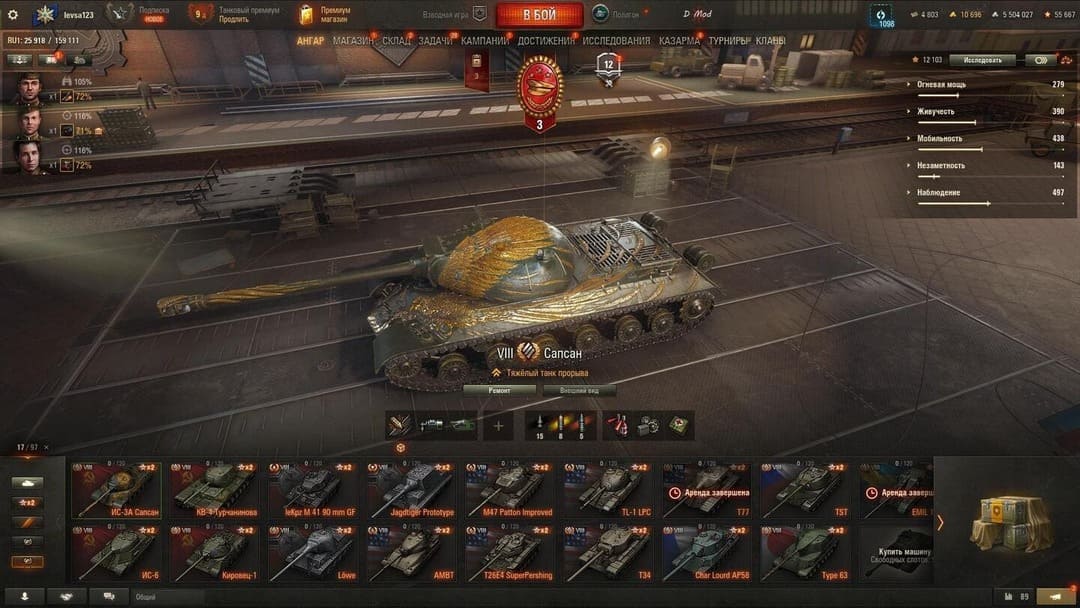Go to the ЗАДАЧИ tab

(435, 41)
